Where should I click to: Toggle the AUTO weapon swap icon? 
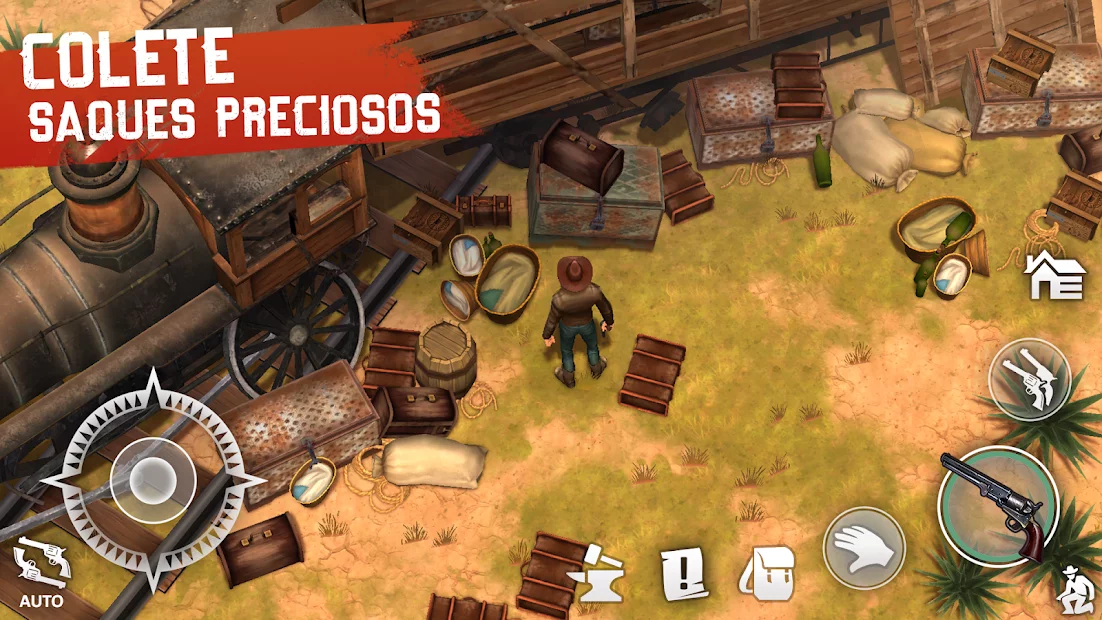(42, 572)
